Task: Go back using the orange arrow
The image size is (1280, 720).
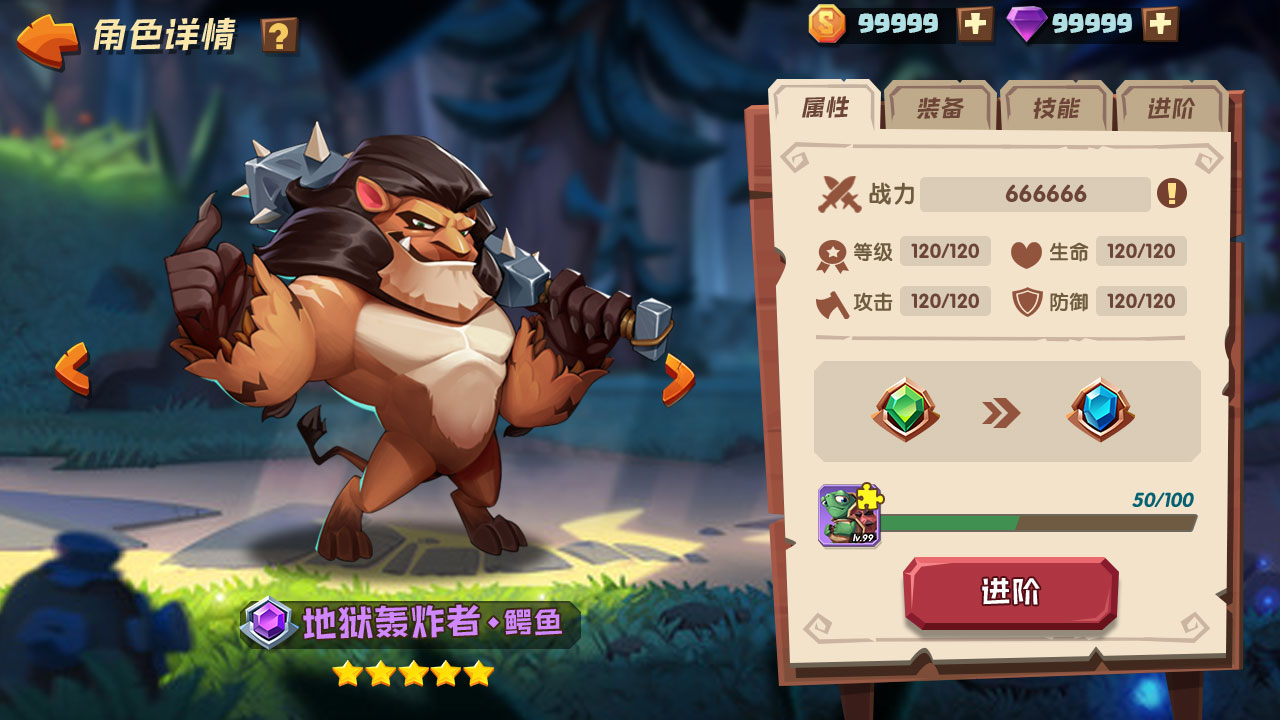Action: (x=47, y=38)
